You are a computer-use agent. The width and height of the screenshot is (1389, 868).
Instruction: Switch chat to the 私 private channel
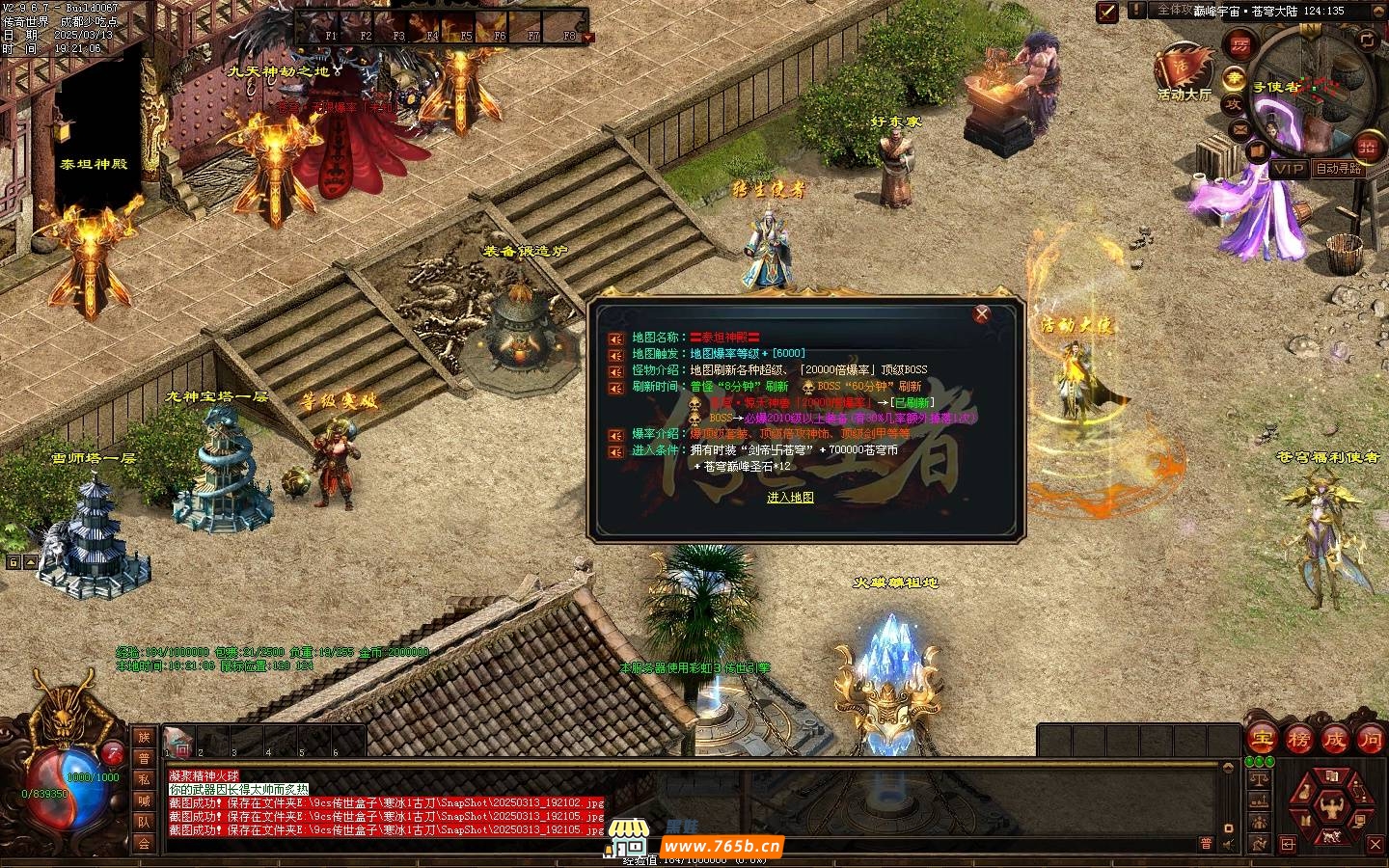tap(144, 778)
